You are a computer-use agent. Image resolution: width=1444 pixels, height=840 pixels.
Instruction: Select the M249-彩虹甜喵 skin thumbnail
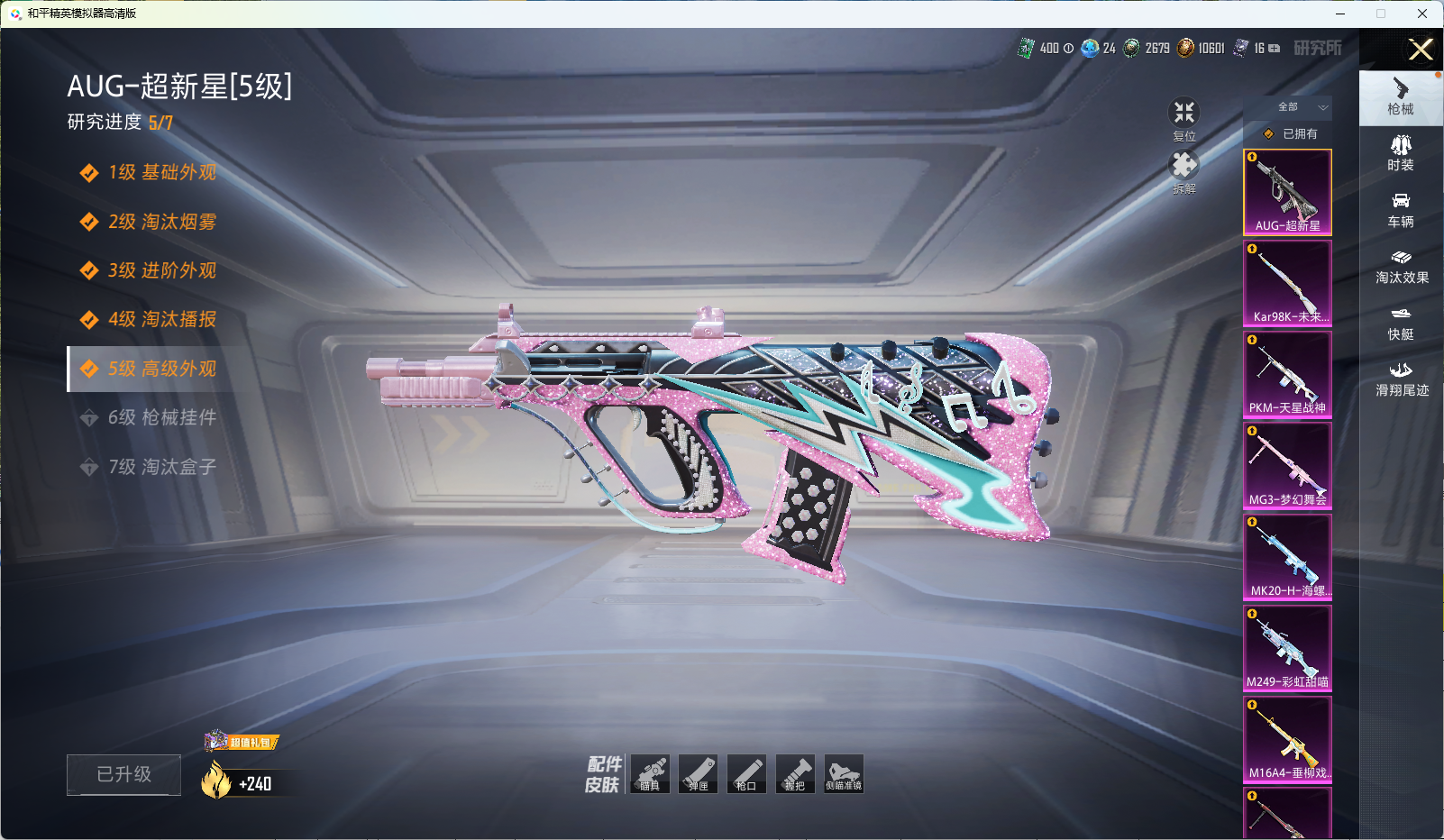pyautogui.click(x=1287, y=647)
